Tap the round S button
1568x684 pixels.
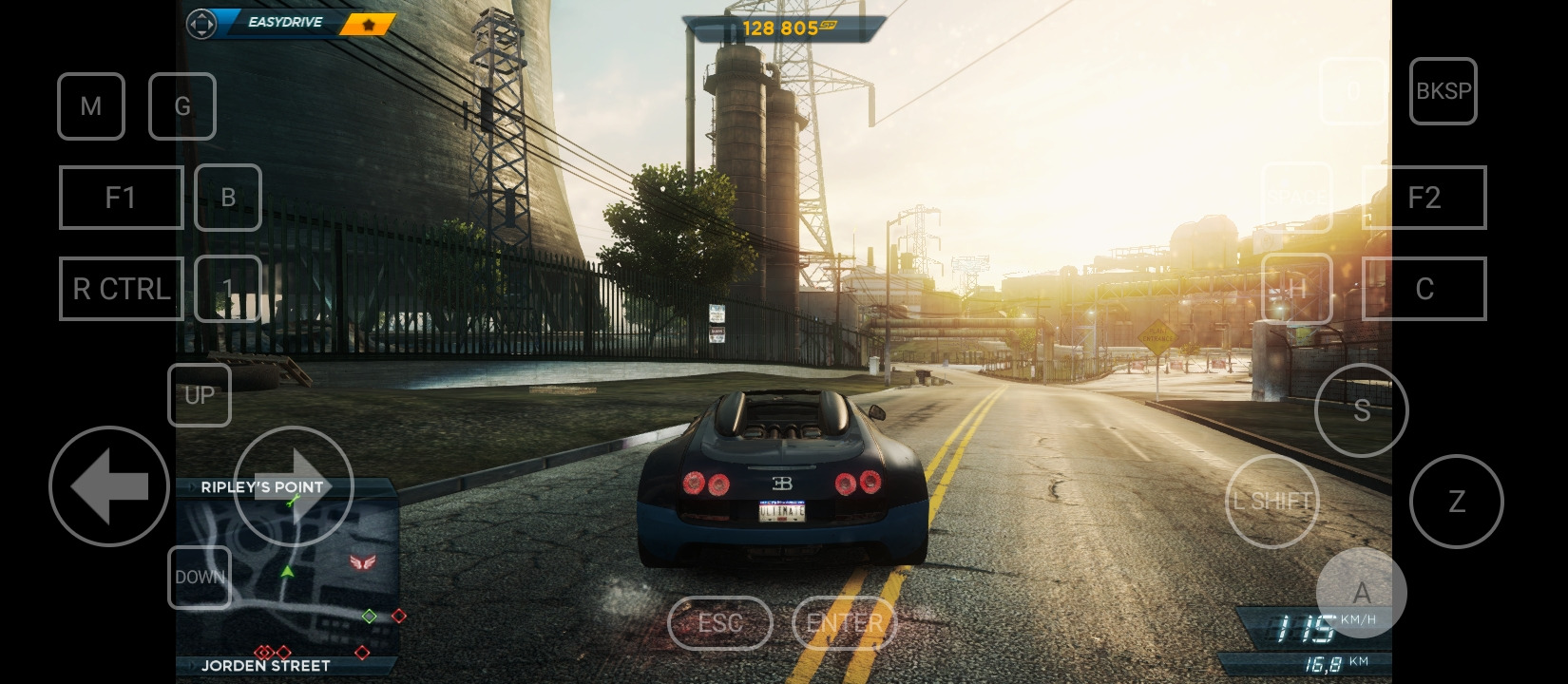click(x=1362, y=410)
